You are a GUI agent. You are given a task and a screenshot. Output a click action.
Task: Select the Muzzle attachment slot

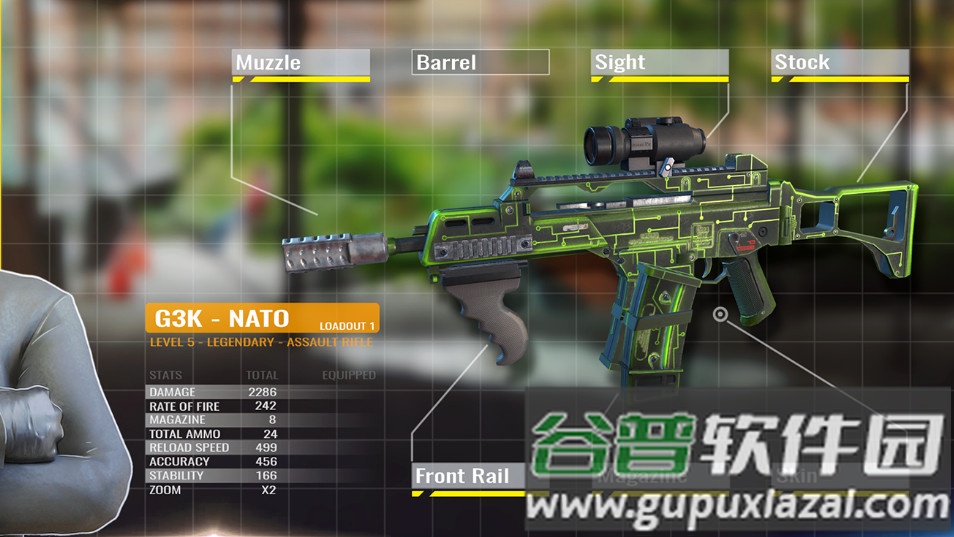click(301, 63)
